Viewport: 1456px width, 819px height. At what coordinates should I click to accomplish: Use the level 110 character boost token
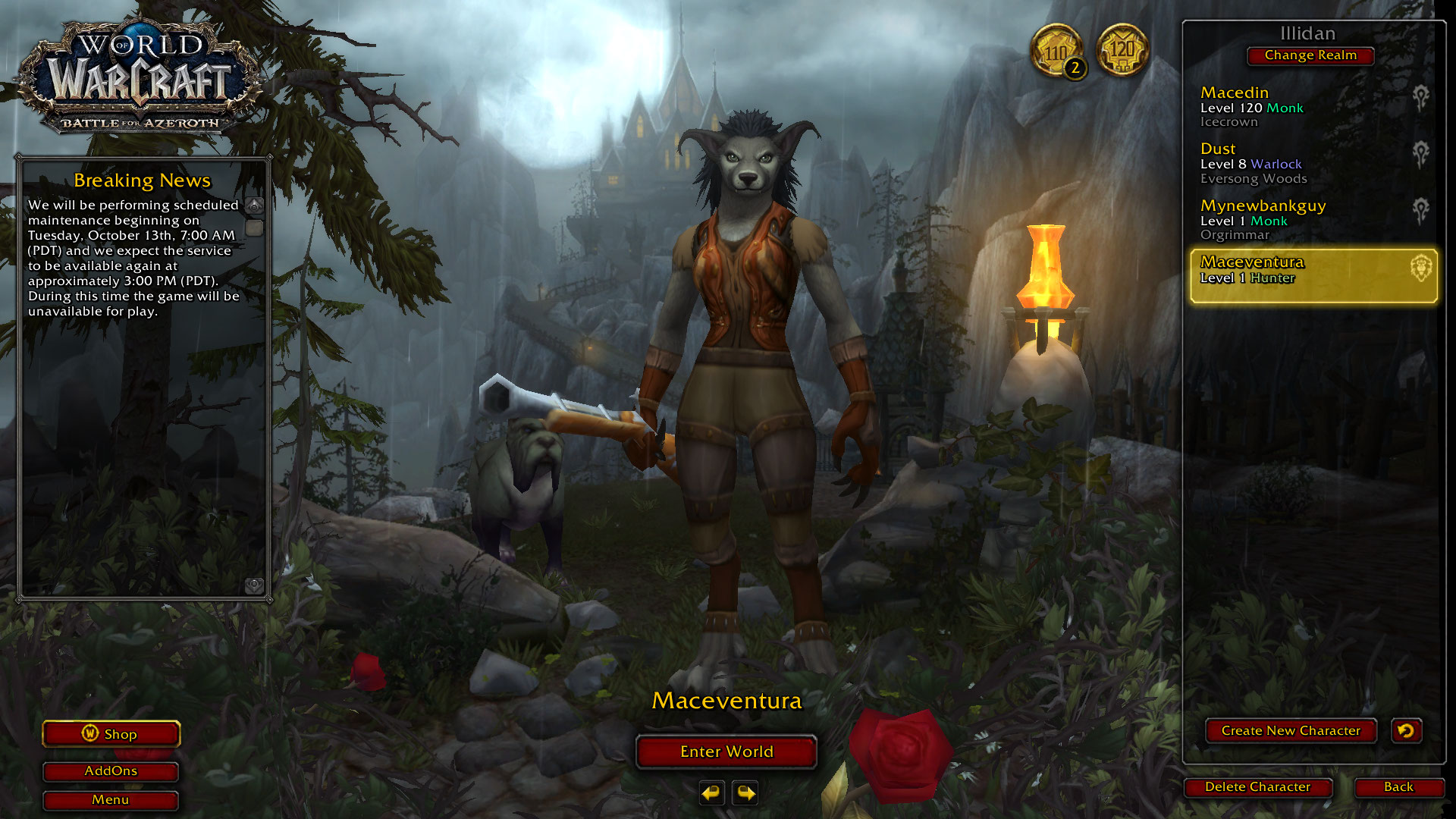(x=1056, y=52)
